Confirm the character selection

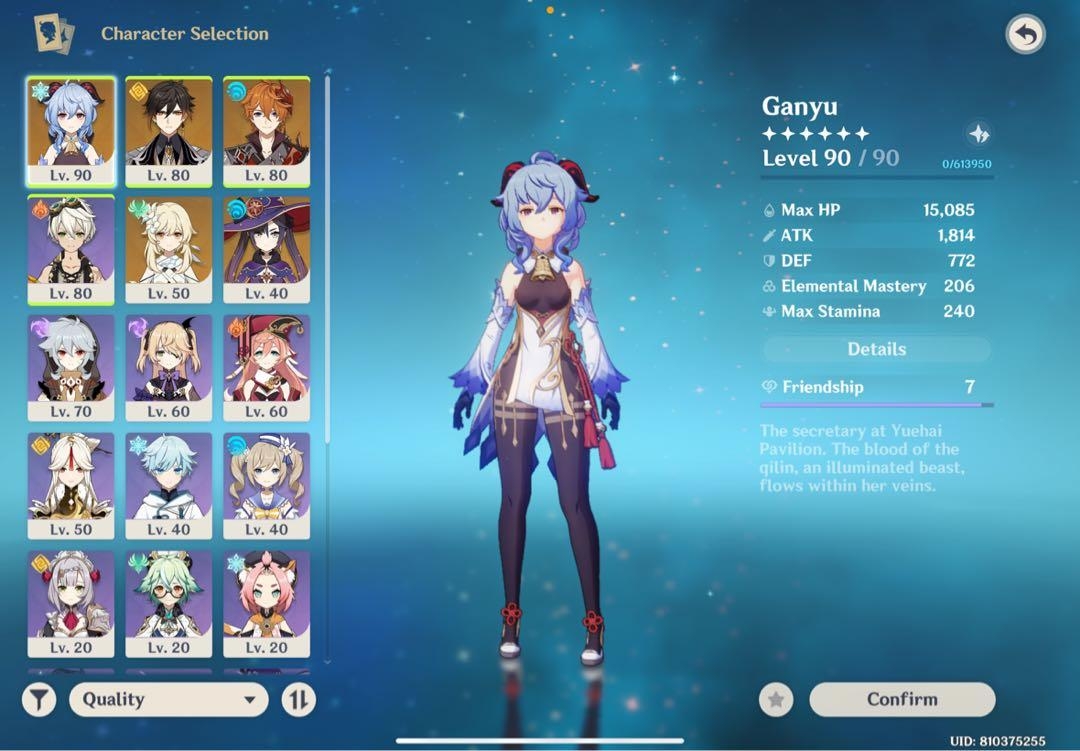[902, 699]
